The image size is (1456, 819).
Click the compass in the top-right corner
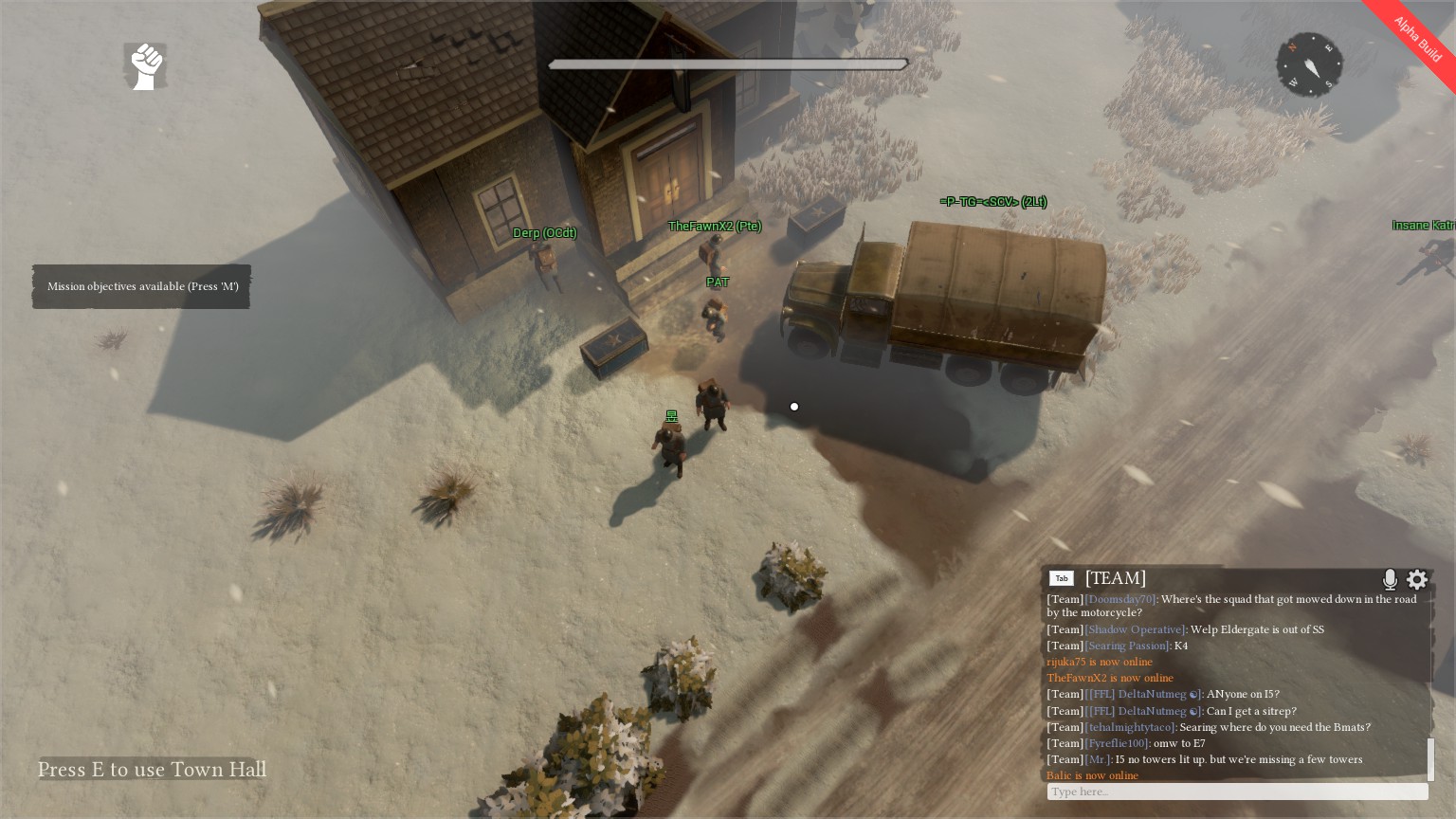[x=1309, y=64]
